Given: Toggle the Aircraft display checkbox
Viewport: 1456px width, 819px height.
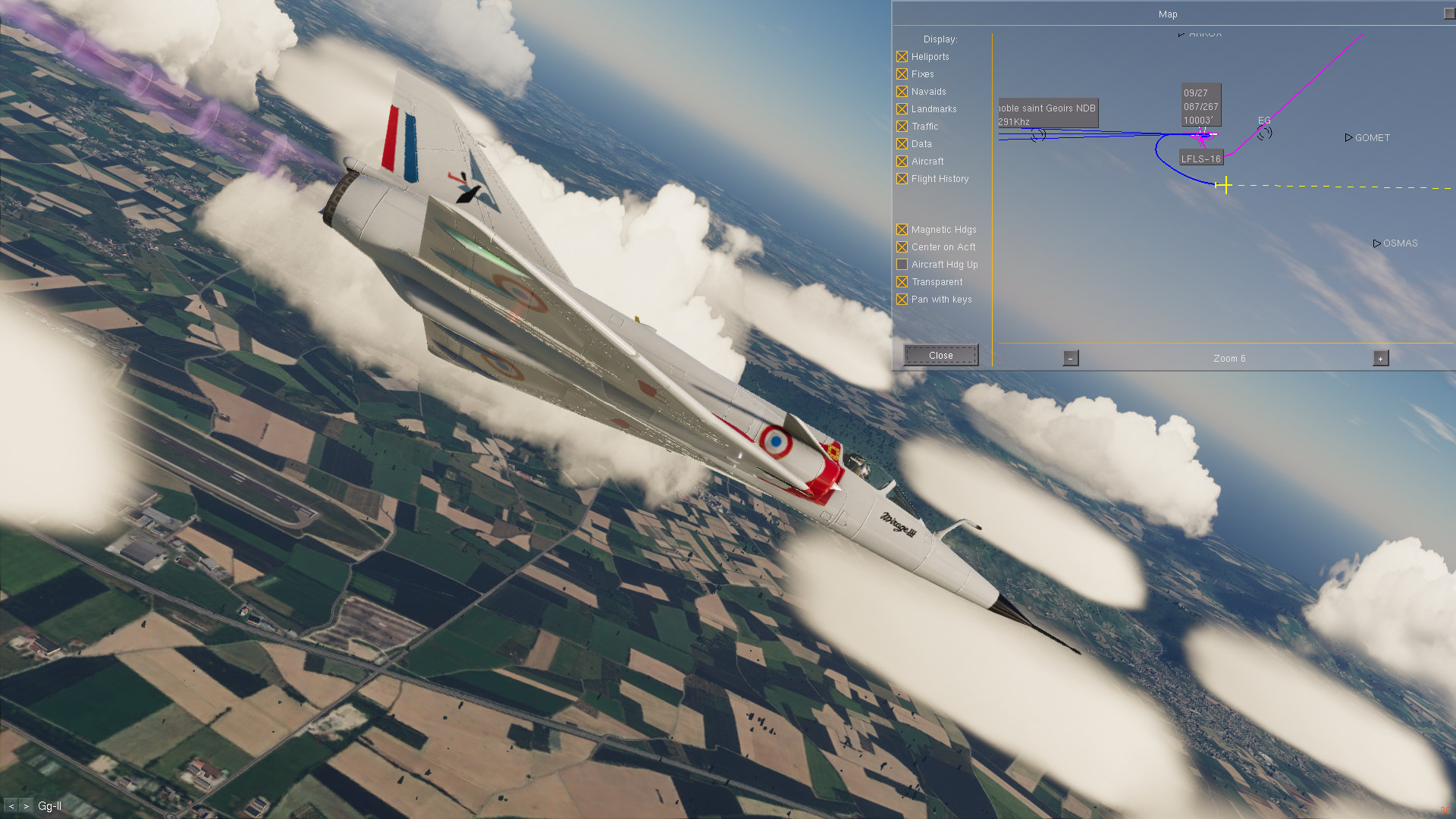Looking at the screenshot, I should (902, 162).
